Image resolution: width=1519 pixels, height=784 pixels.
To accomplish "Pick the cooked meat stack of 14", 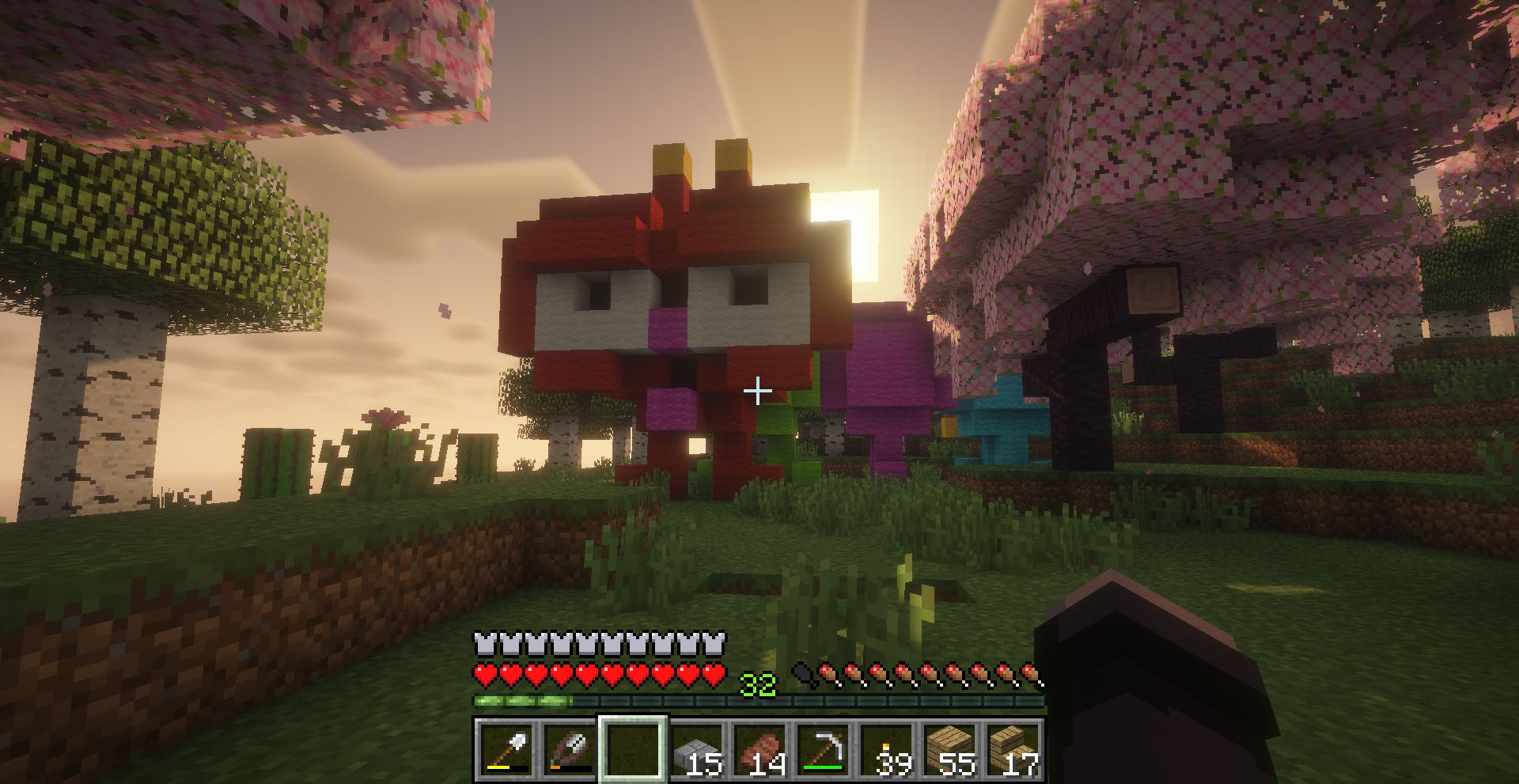I will (759, 749).
